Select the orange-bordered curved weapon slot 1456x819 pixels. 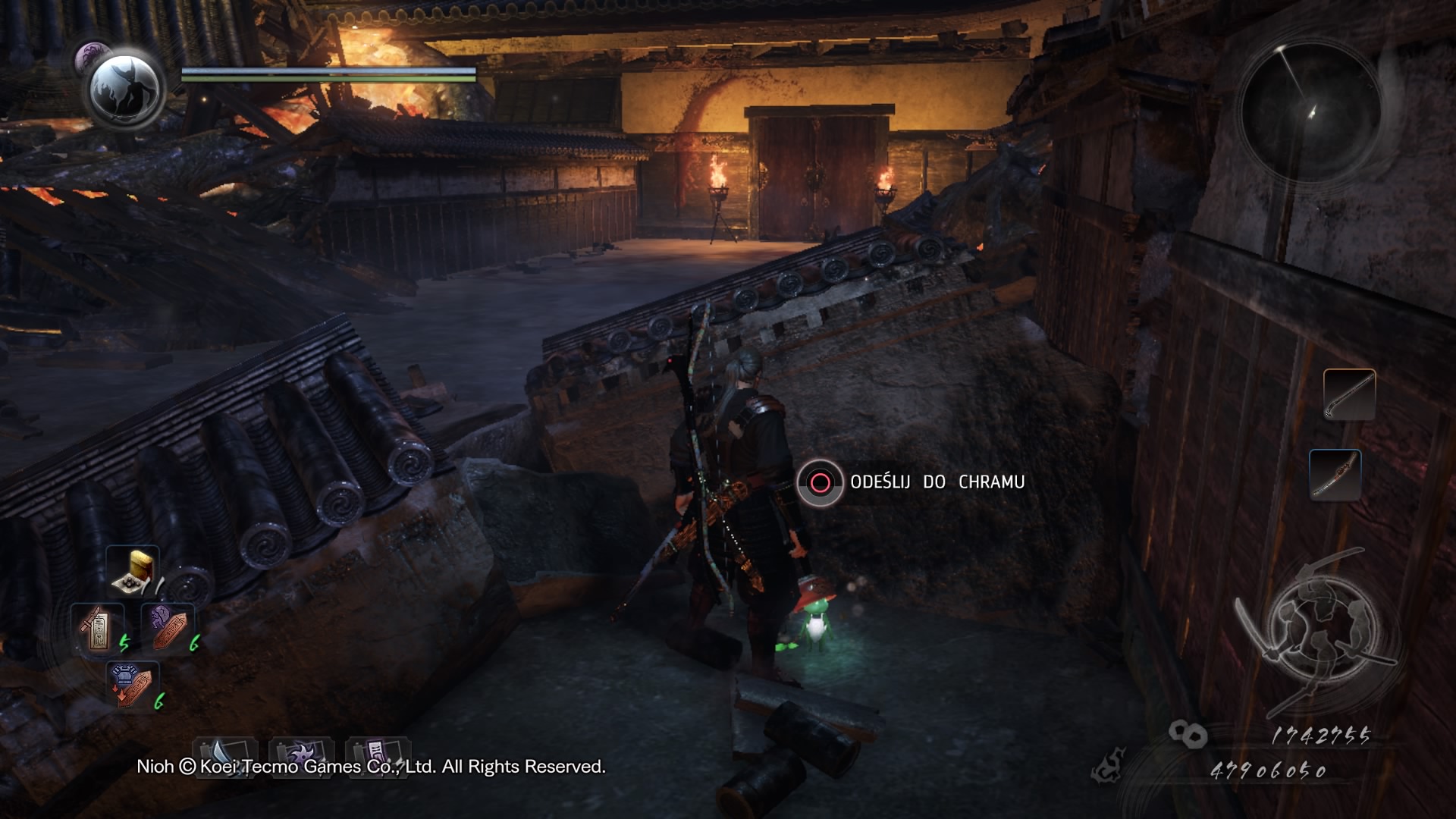coord(1349,394)
